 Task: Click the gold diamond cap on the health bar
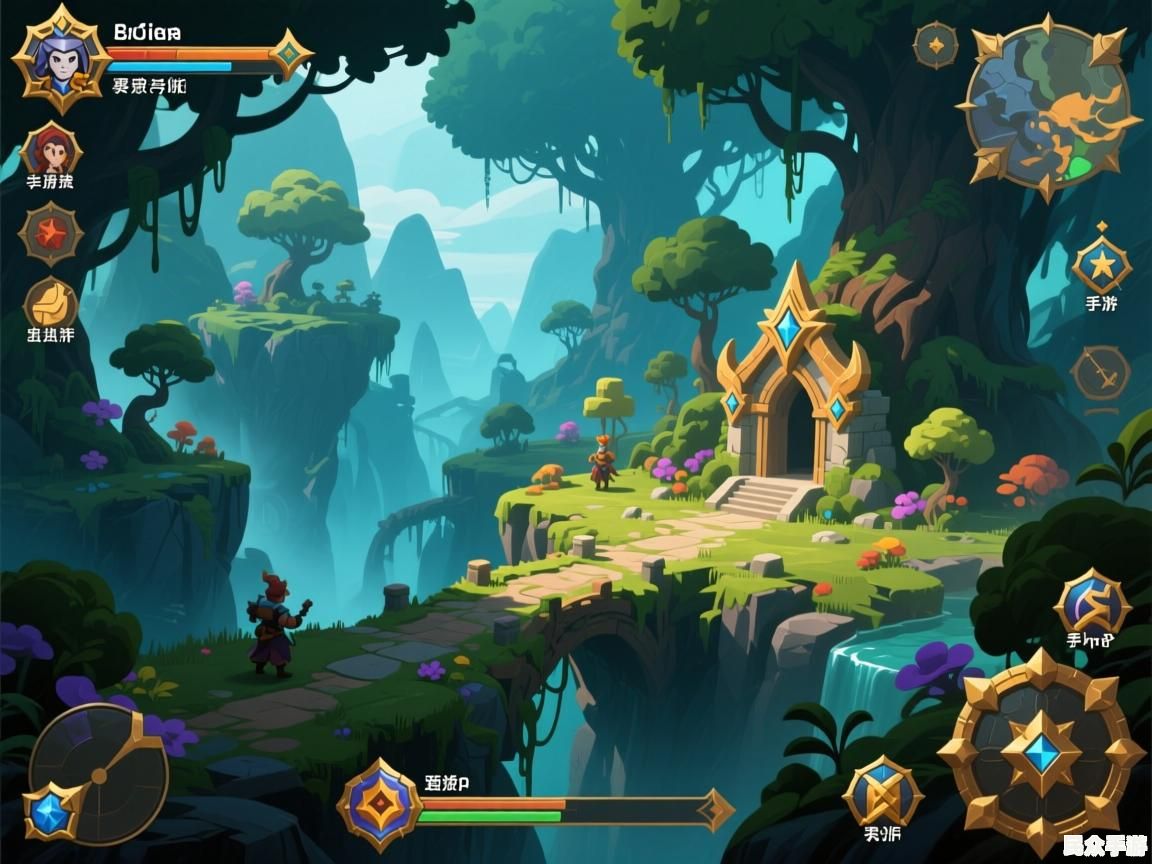(x=291, y=53)
